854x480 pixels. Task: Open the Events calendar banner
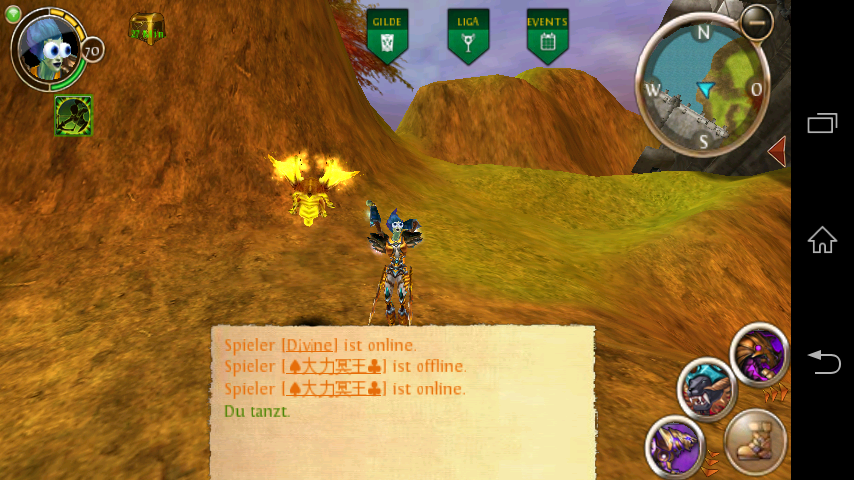click(x=547, y=36)
